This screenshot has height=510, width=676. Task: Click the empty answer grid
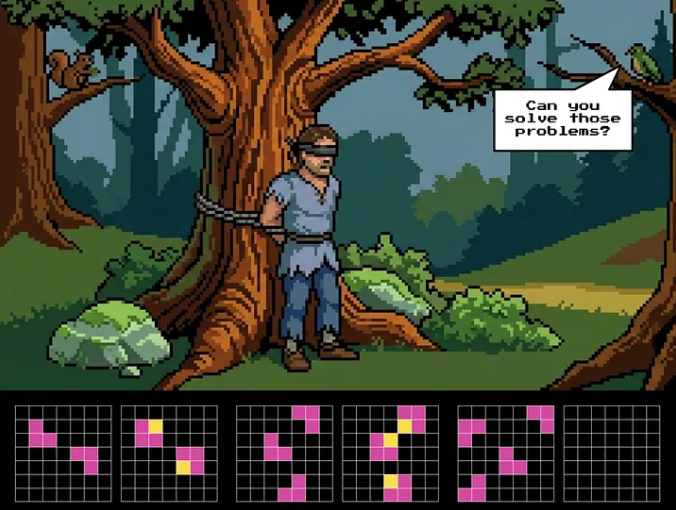[612, 453]
